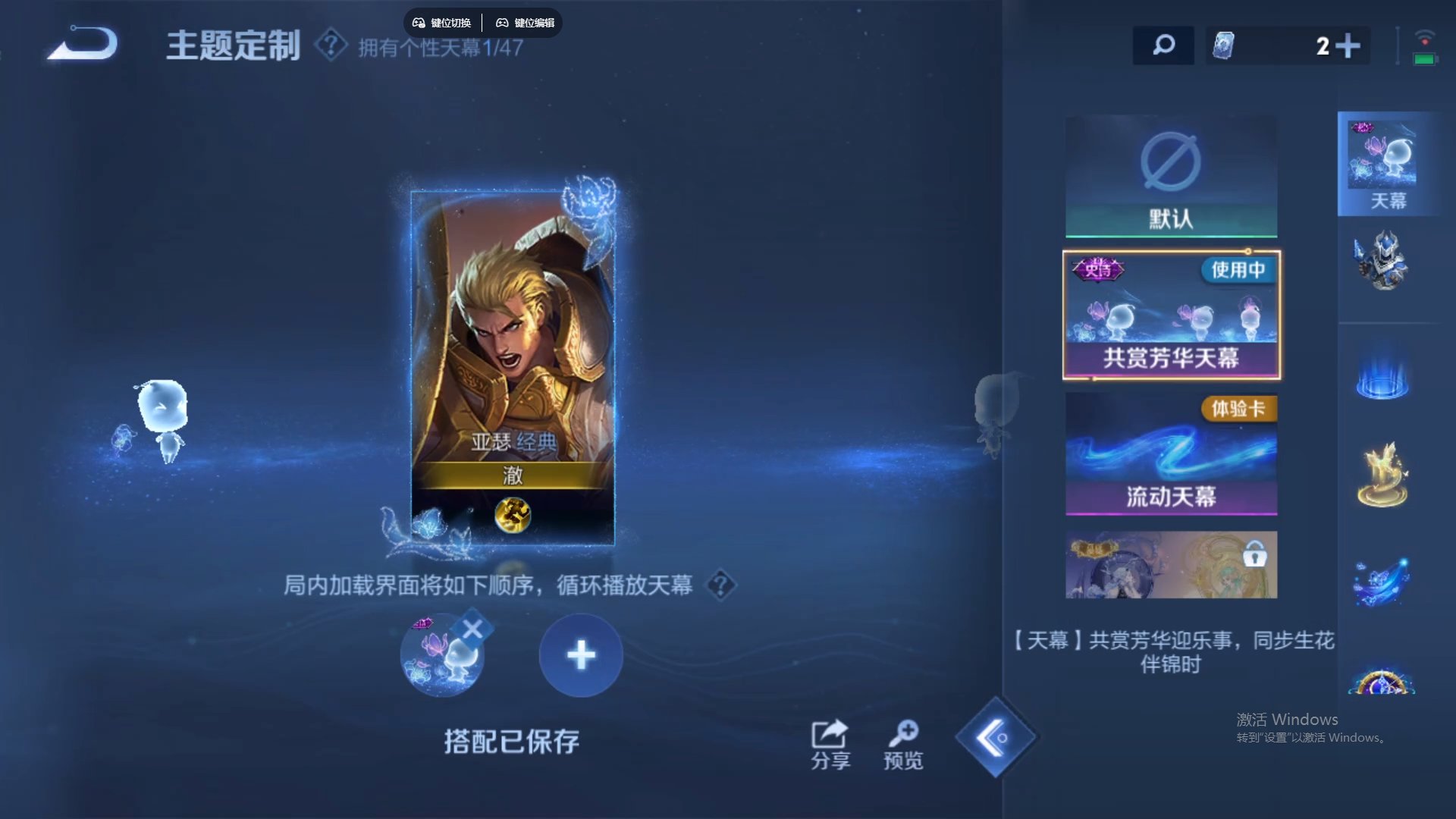This screenshot has height=819, width=1456.
Task: Enable the 默认 default sky option
Action: point(1170,174)
